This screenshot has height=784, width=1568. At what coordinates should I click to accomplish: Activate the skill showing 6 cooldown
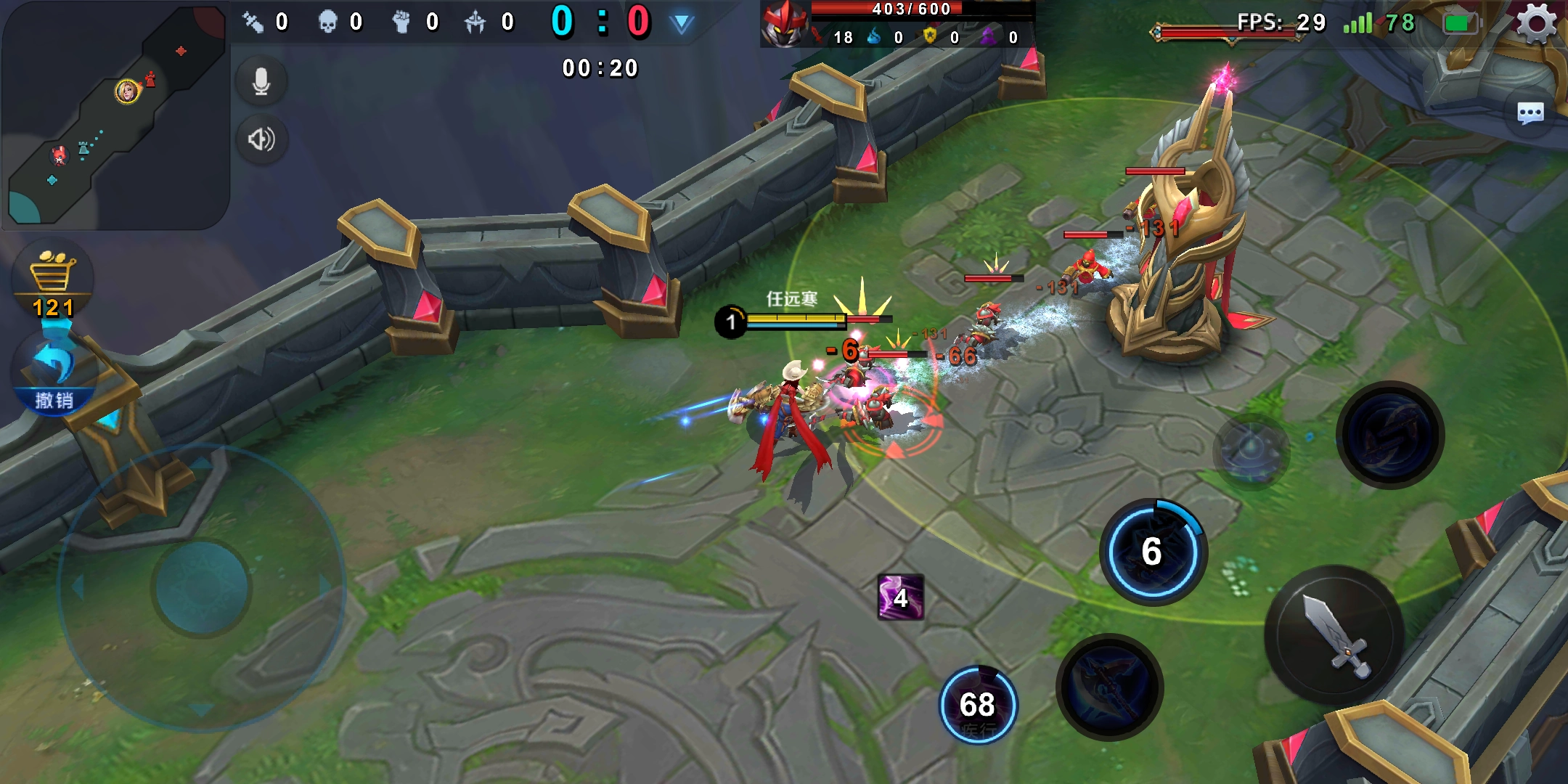1153,552
